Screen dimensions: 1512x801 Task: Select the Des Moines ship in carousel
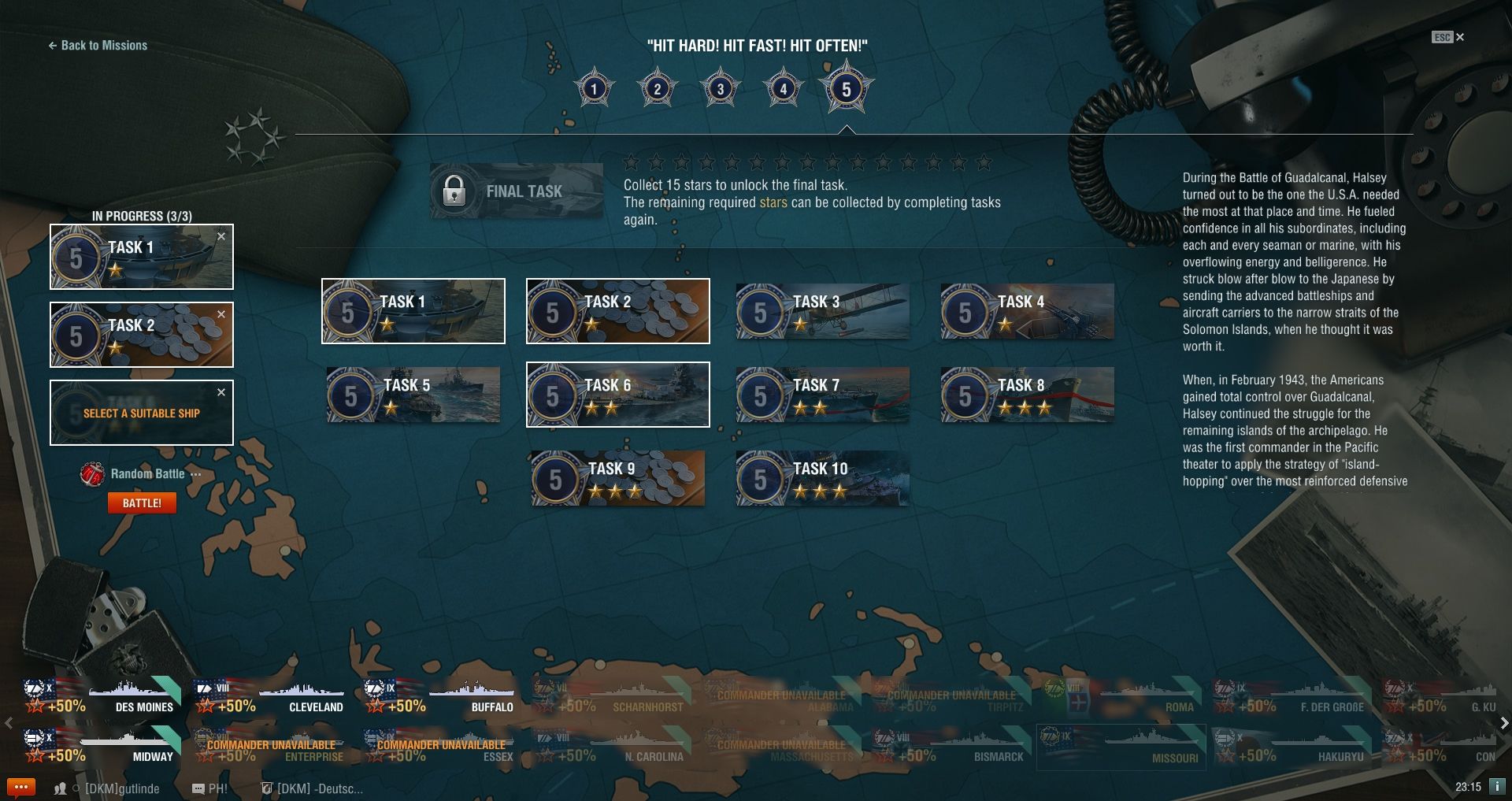pos(102,698)
